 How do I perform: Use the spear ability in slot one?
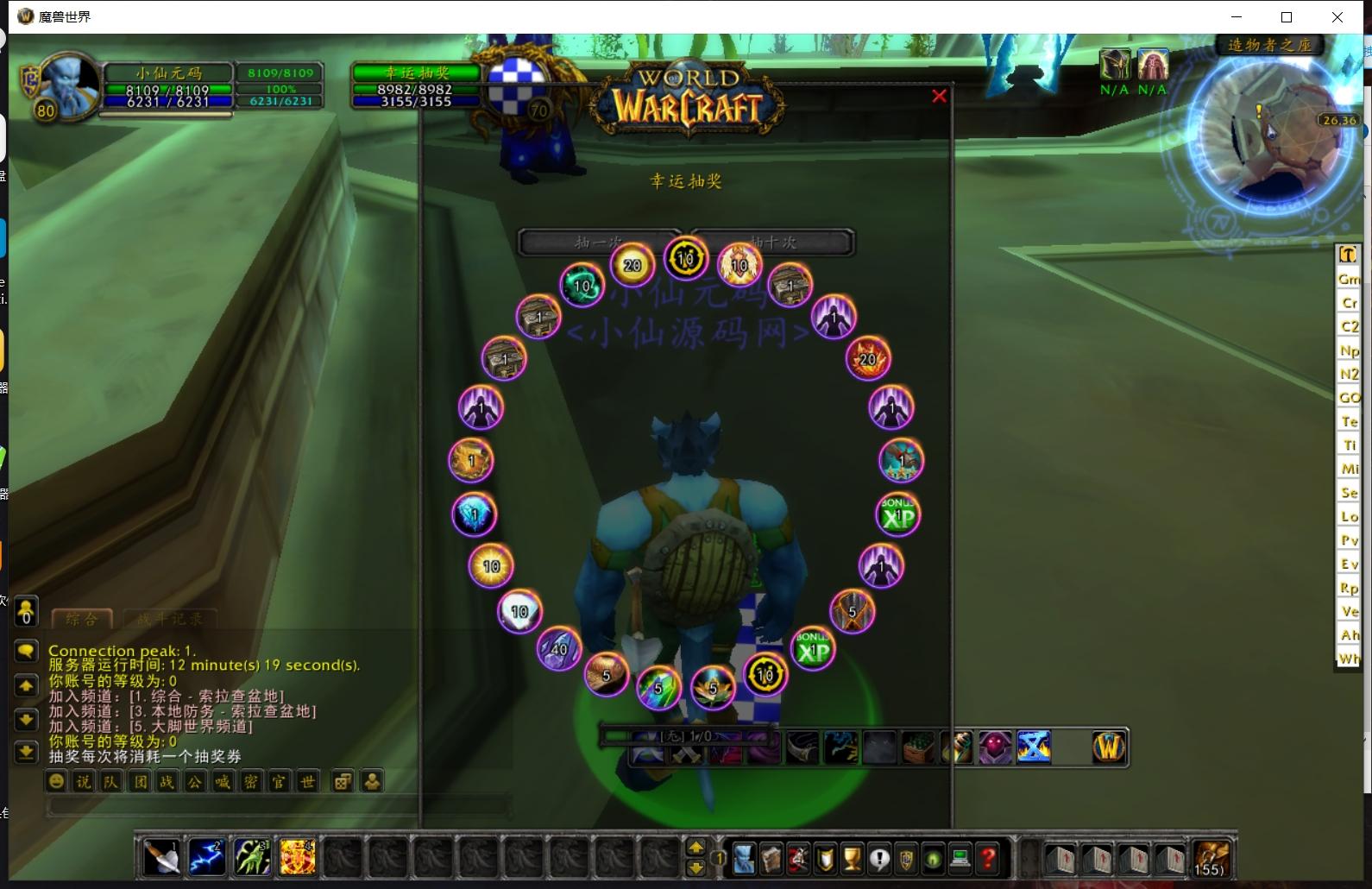[161, 858]
